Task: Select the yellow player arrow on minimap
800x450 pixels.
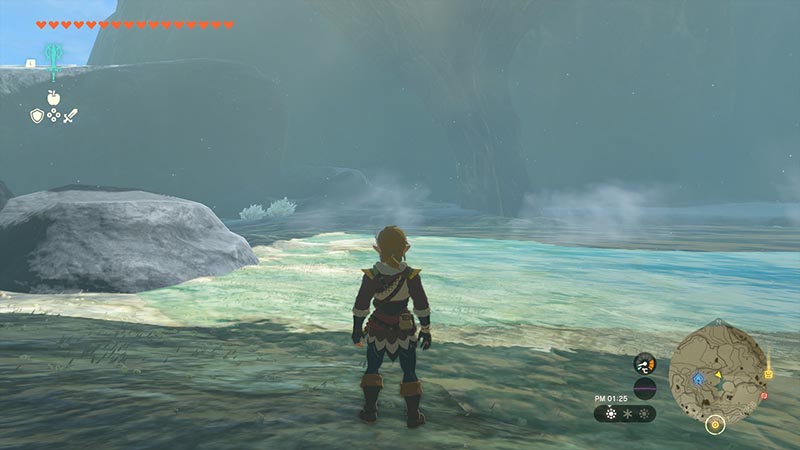Action: [717, 376]
